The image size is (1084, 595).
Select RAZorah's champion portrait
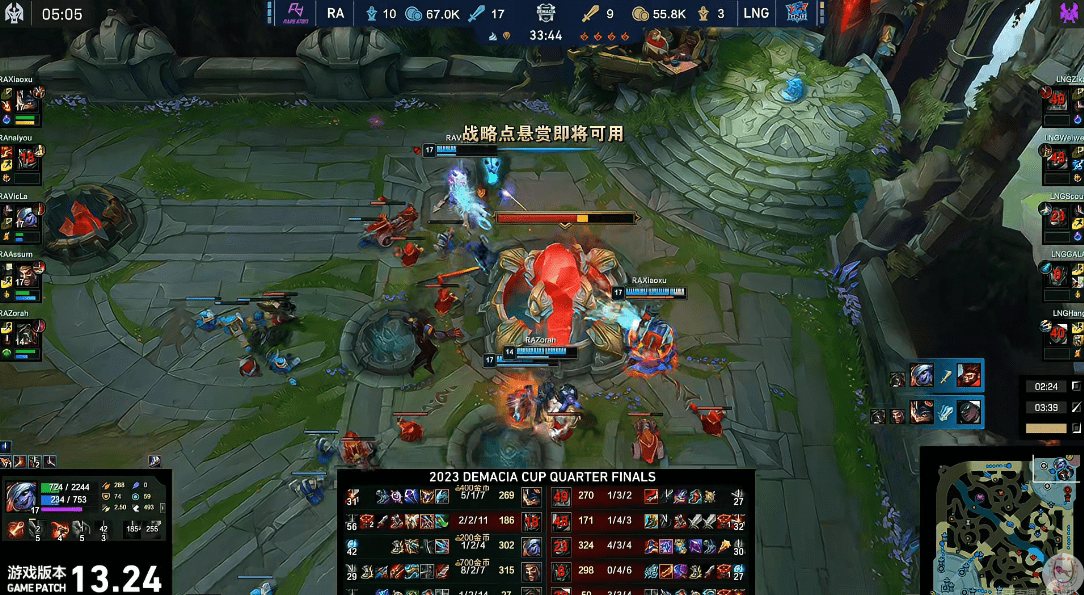pyautogui.click(x=27, y=333)
